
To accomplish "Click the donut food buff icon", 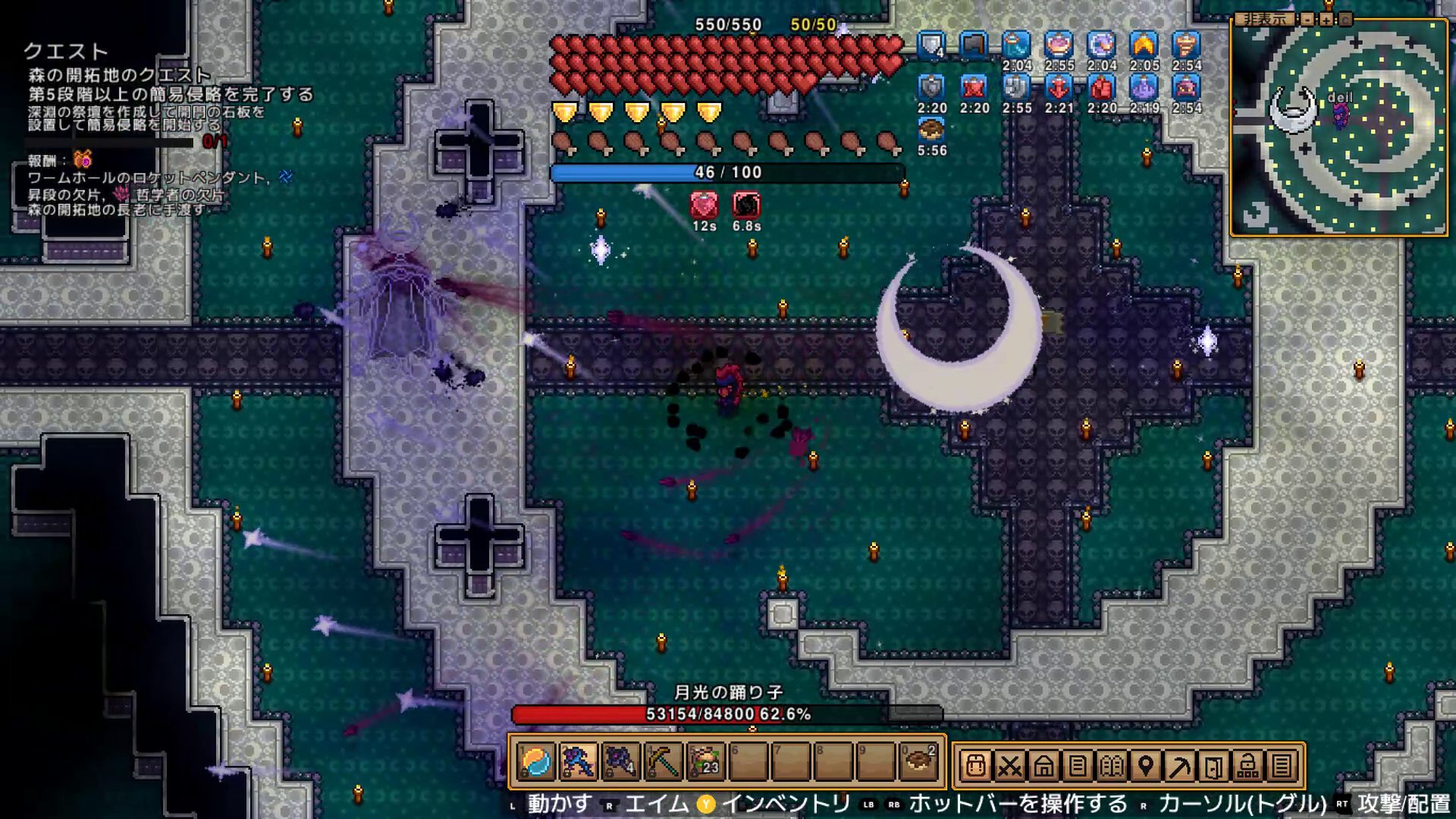I will coord(931,130).
